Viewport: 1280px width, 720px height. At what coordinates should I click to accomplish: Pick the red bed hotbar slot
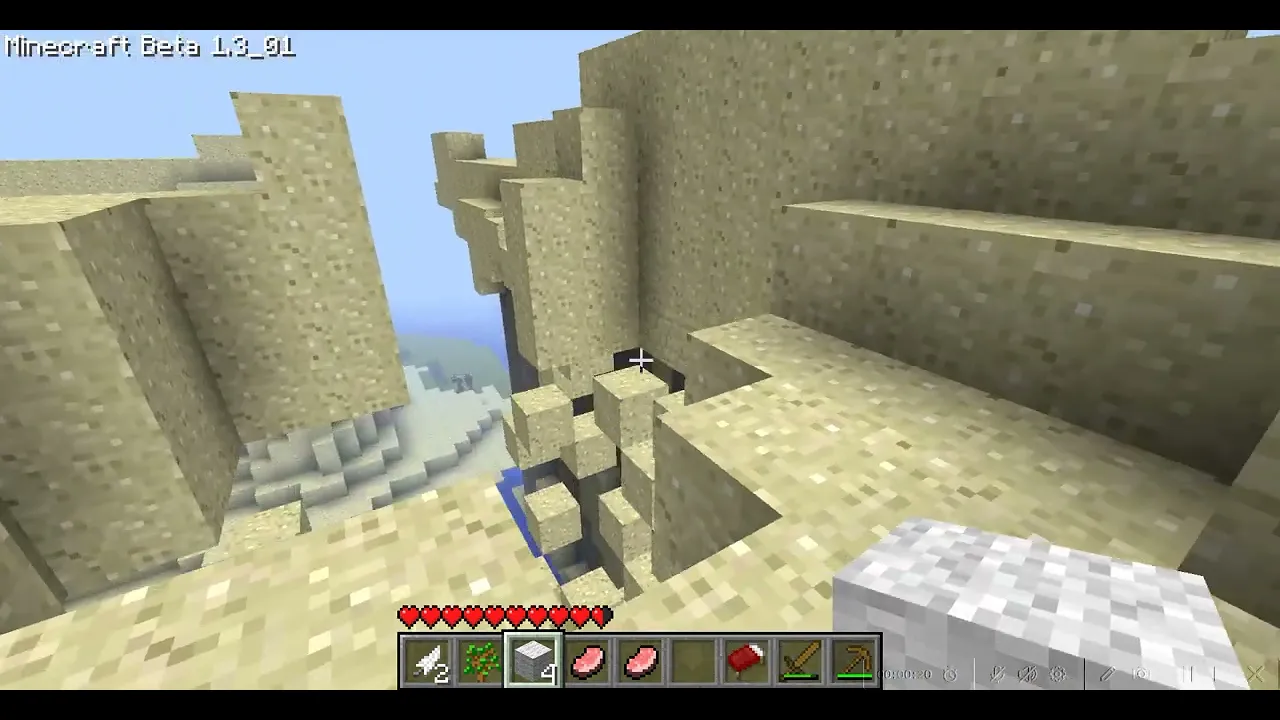click(x=746, y=661)
